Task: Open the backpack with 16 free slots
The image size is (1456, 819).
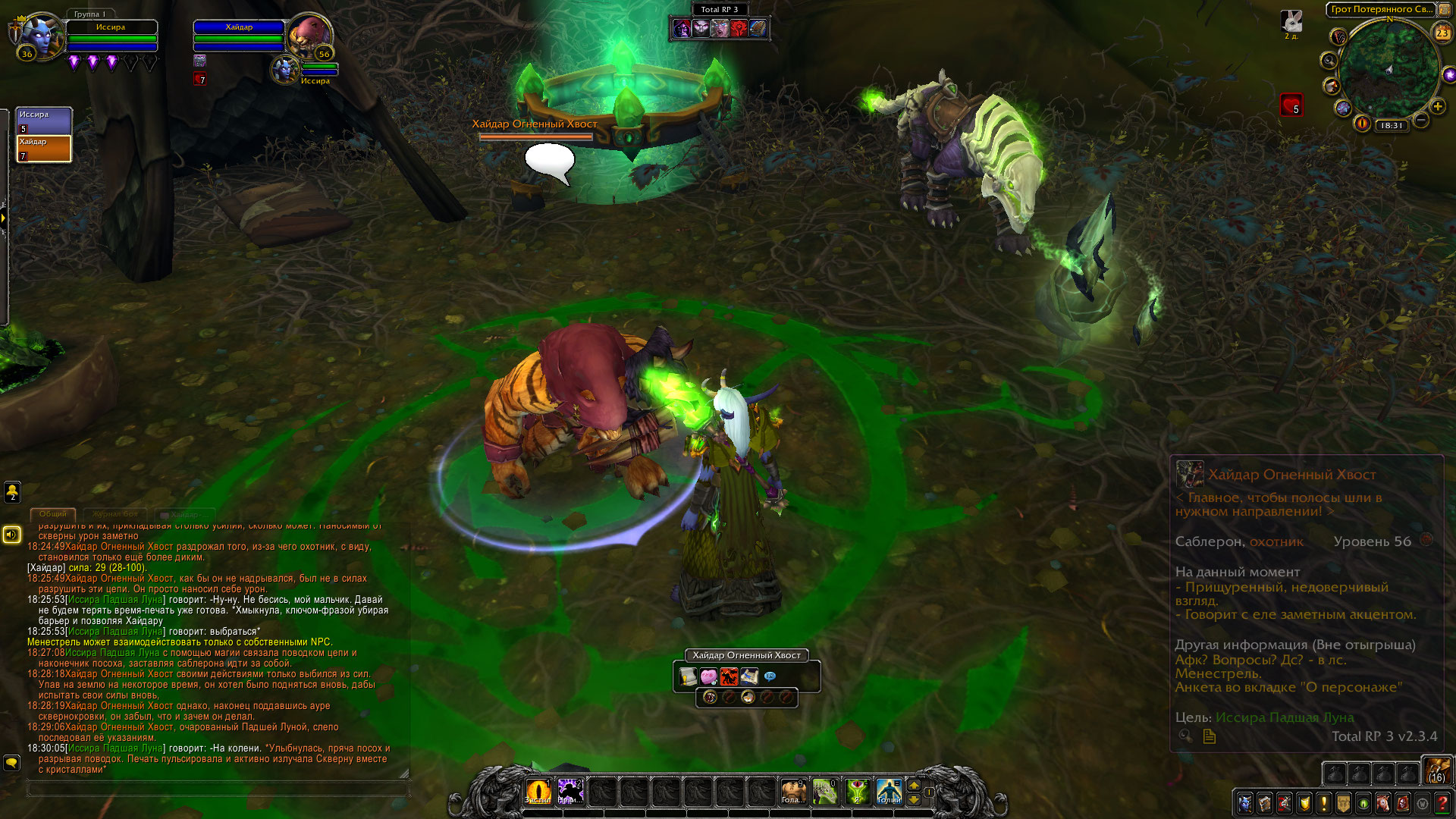Action: pos(1436,770)
